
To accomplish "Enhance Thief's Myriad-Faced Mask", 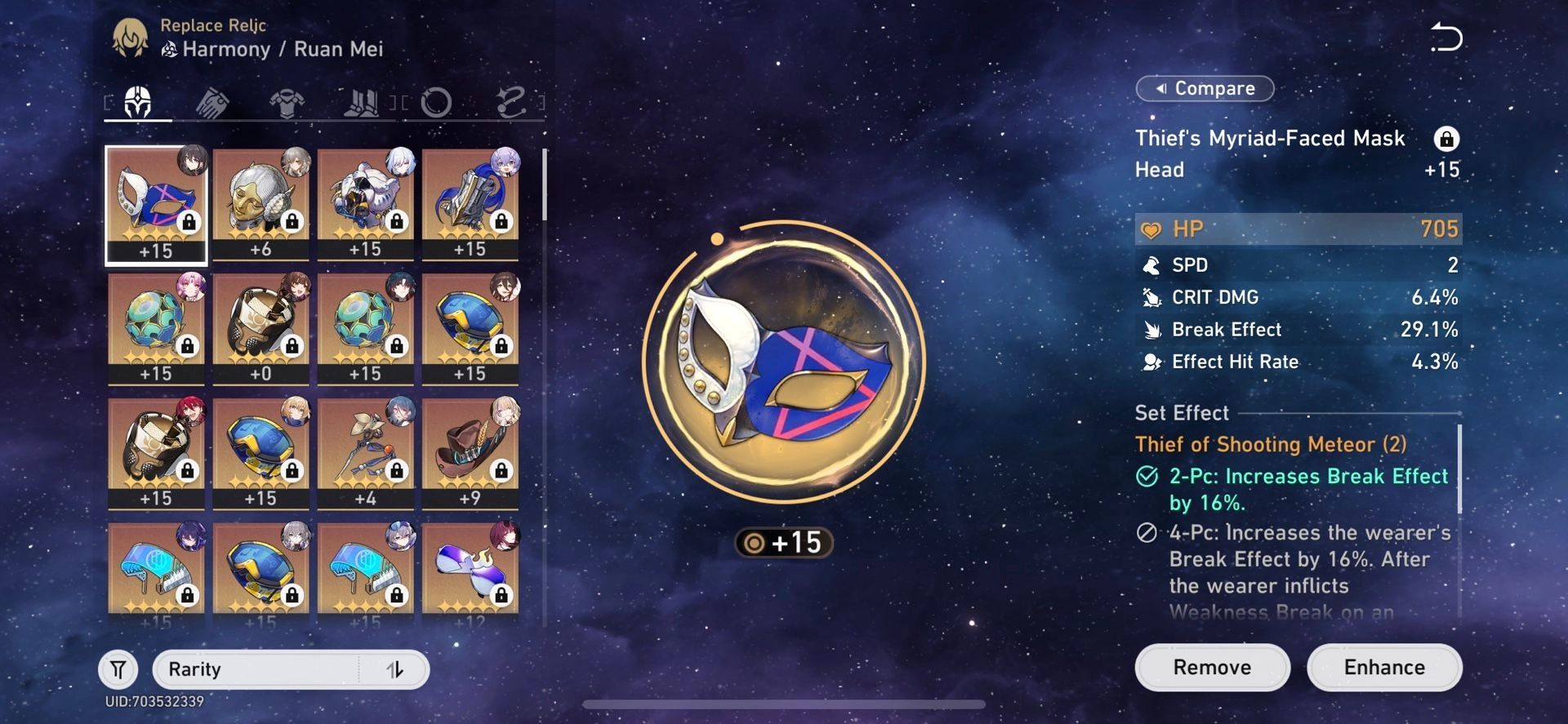I will pyautogui.click(x=1383, y=667).
